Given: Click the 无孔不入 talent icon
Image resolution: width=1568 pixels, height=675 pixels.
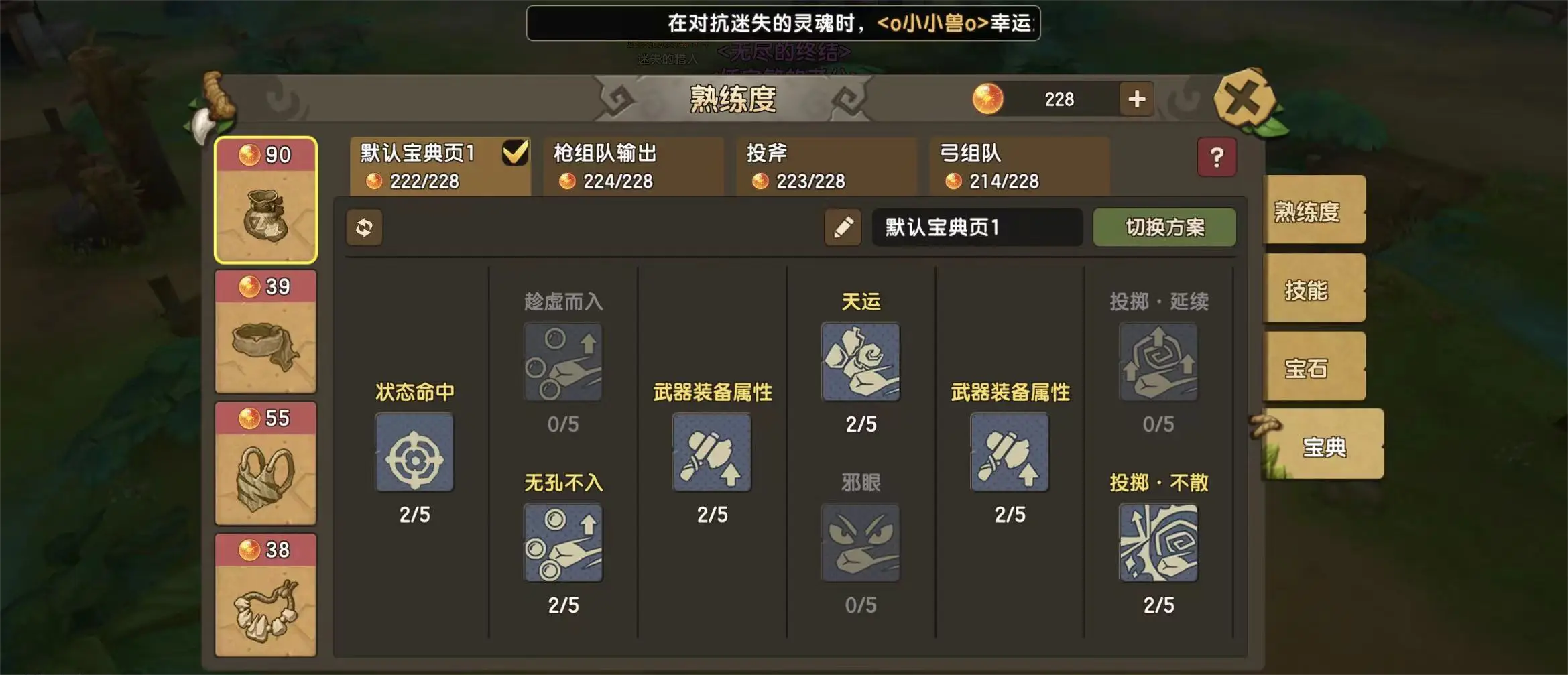Looking at the screenshot, I should 563,543.
